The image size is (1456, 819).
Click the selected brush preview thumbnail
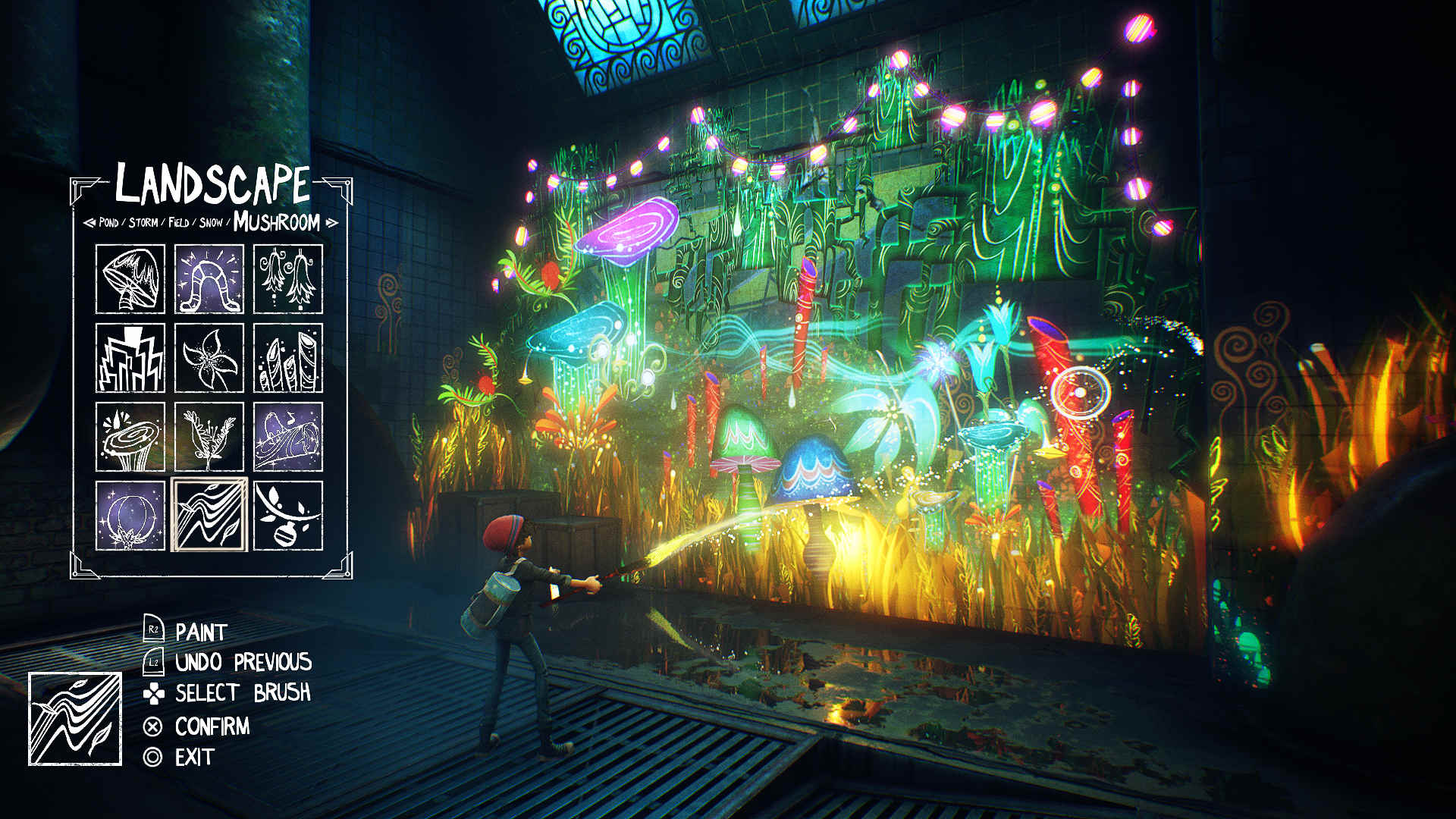[76, 716]
